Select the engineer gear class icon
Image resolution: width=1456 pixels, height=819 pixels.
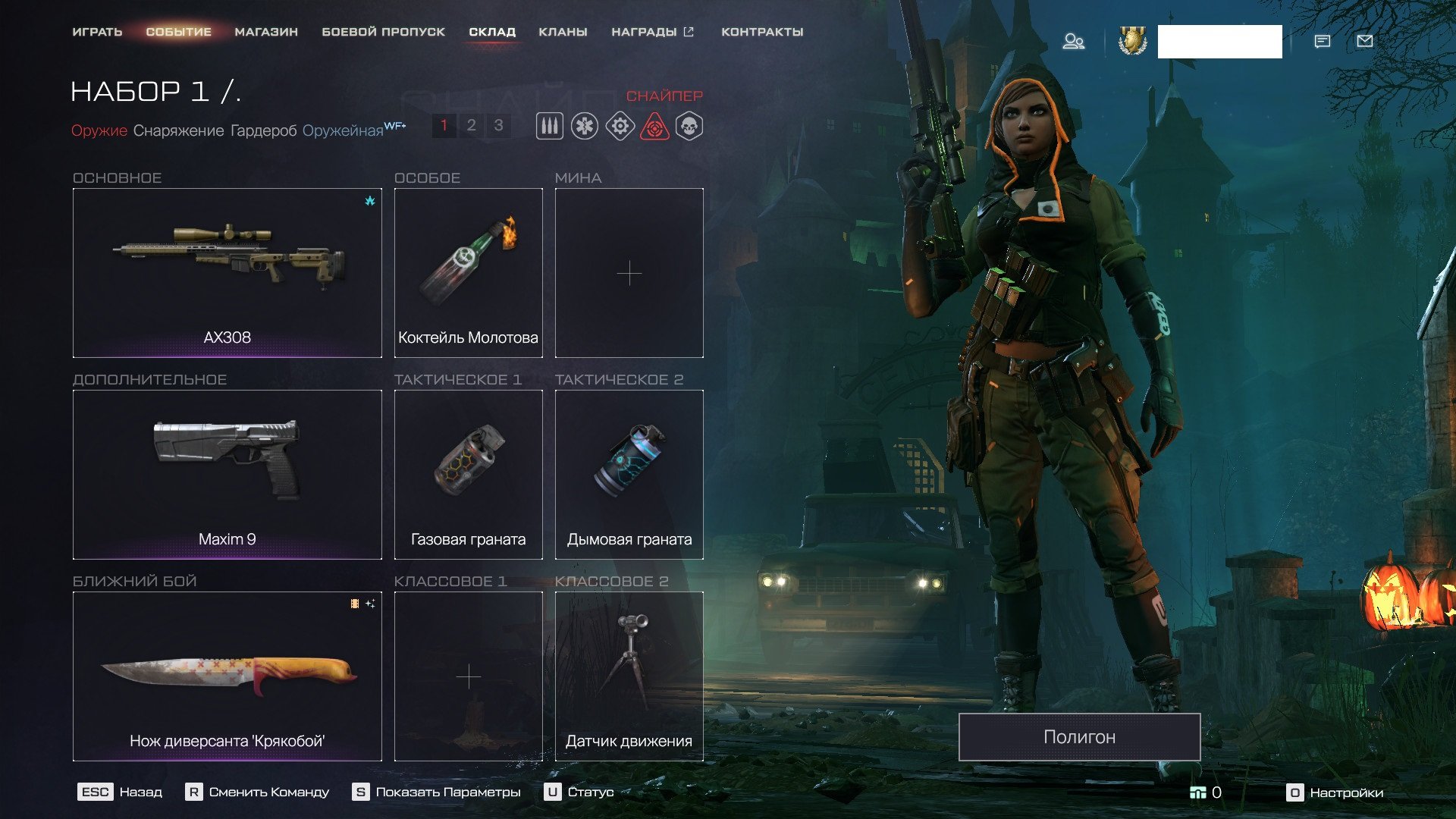pos(620,126)
